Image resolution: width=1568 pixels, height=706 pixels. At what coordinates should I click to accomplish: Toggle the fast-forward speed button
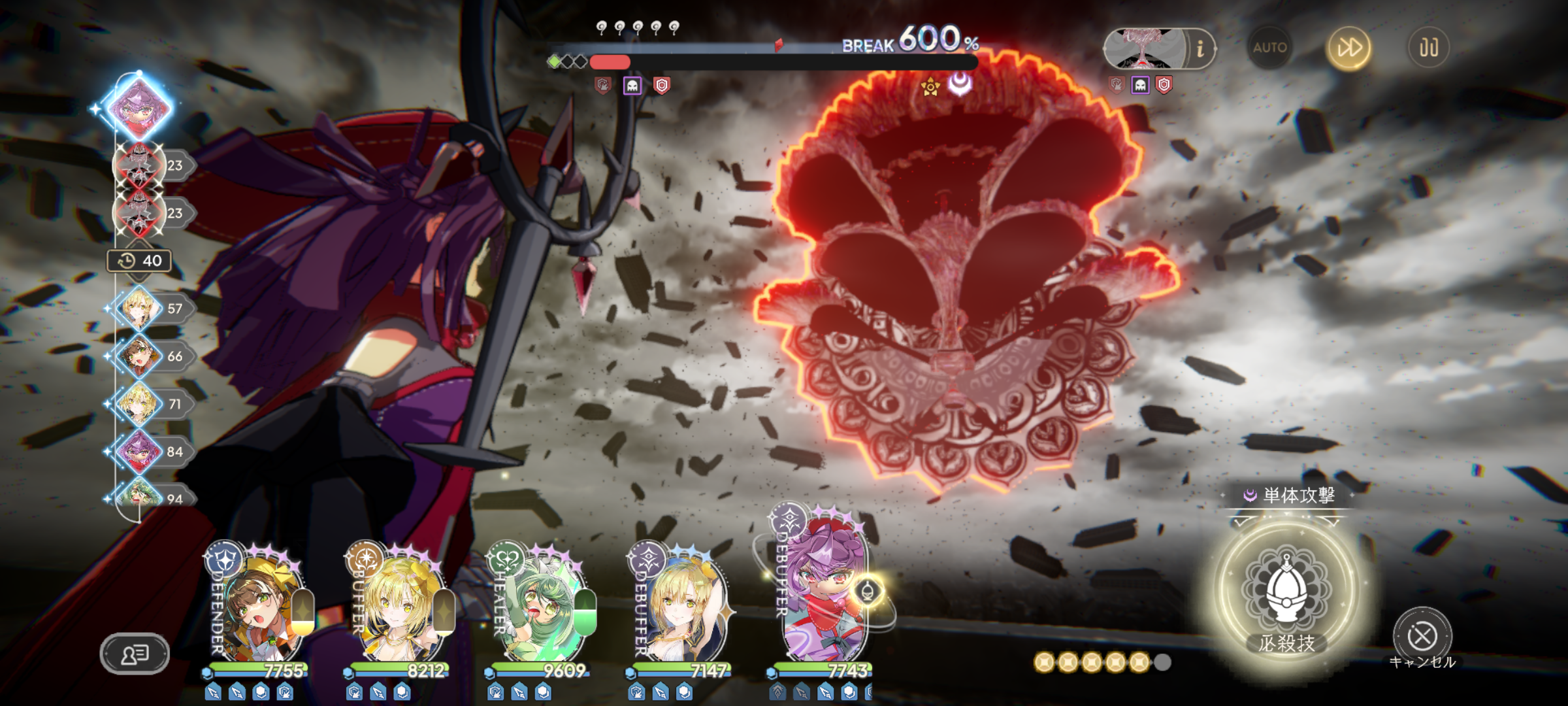(x=1349, y=48)
